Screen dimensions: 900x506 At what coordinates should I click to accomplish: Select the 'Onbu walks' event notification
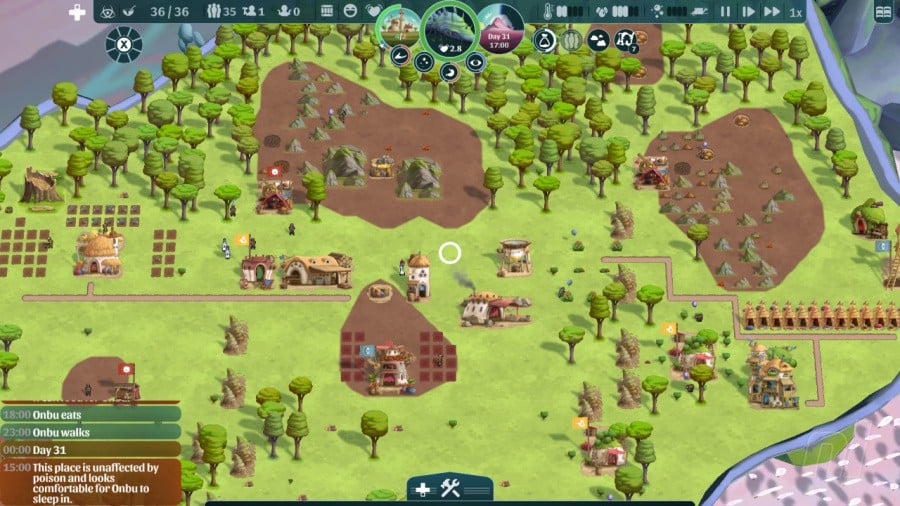(x=90, y=432)
